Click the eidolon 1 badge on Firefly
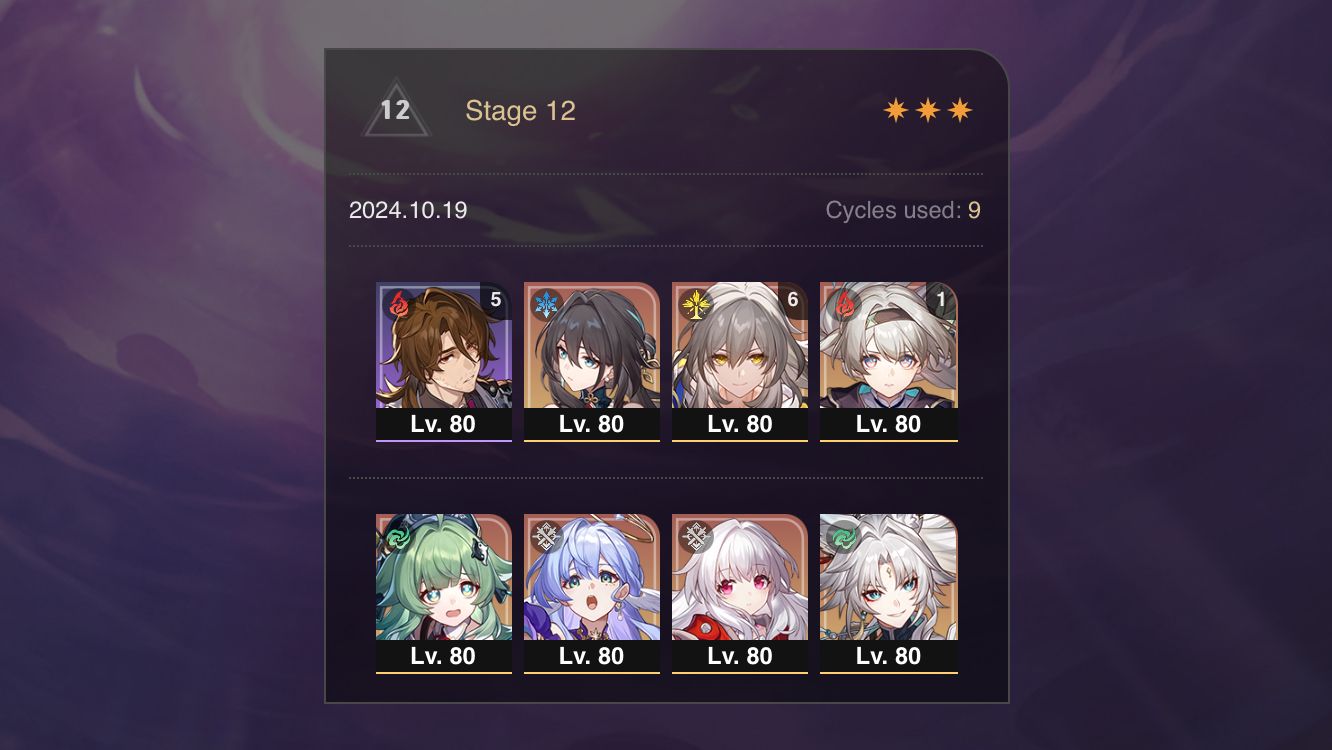1332x750 pixels. pos(940,299)
